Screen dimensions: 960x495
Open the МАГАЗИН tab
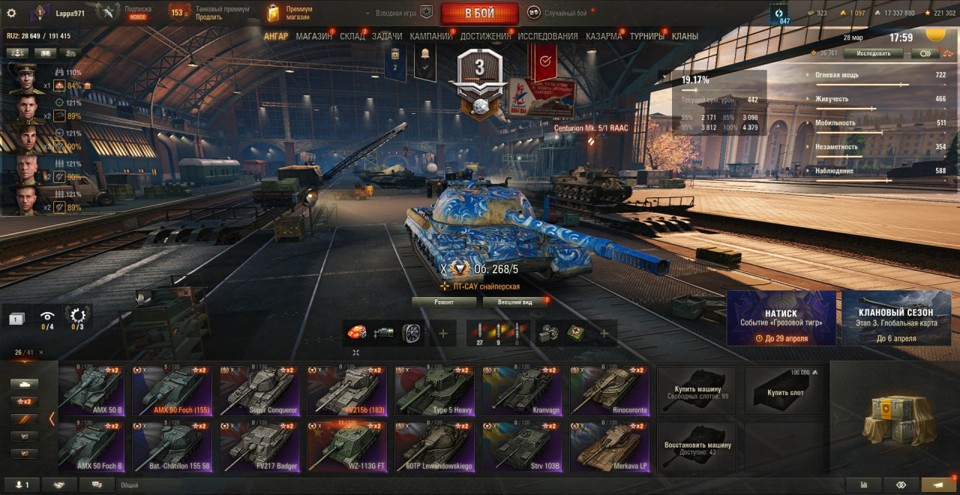[x=314, y=36]
